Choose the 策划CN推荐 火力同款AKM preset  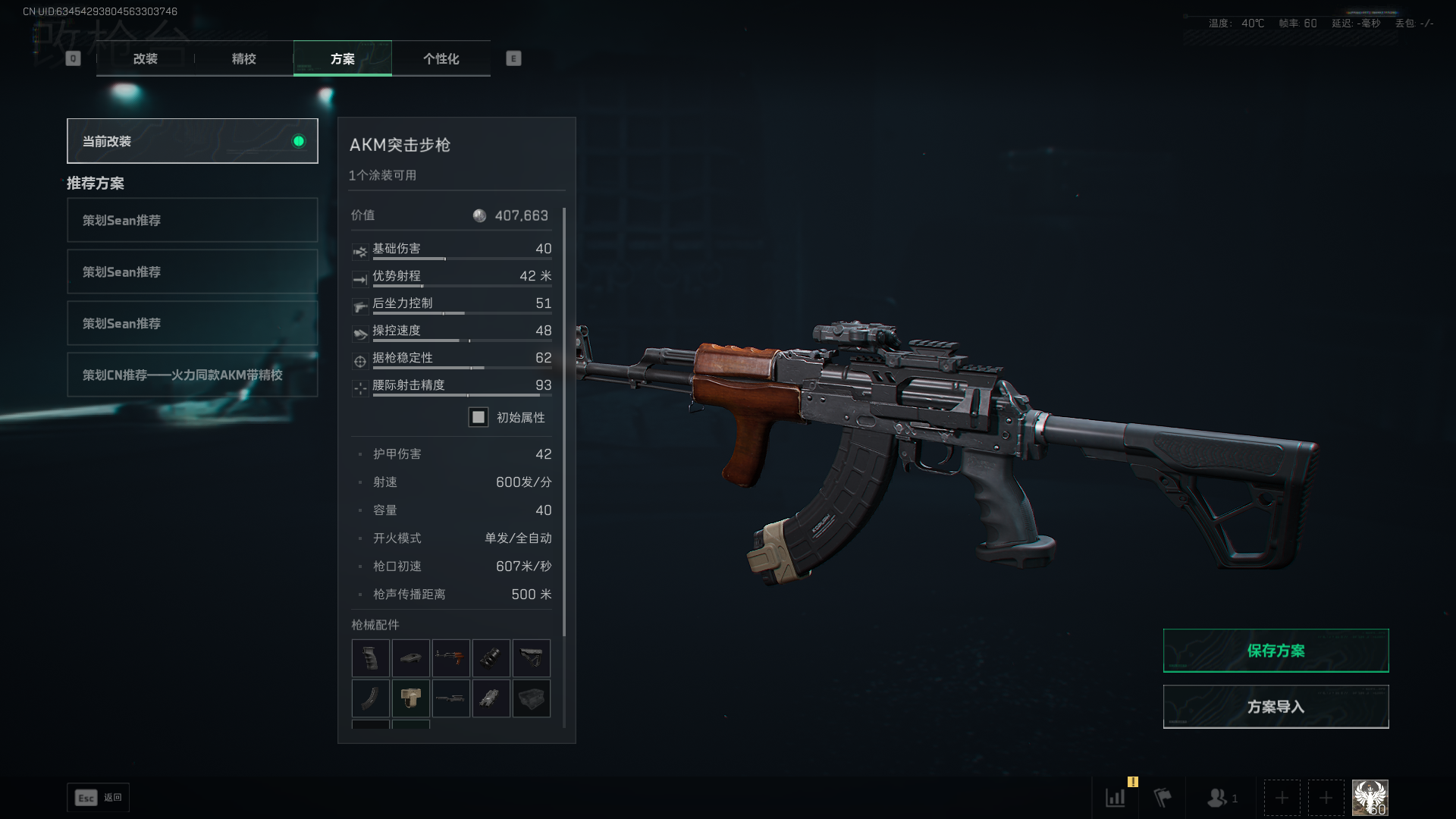192,375
